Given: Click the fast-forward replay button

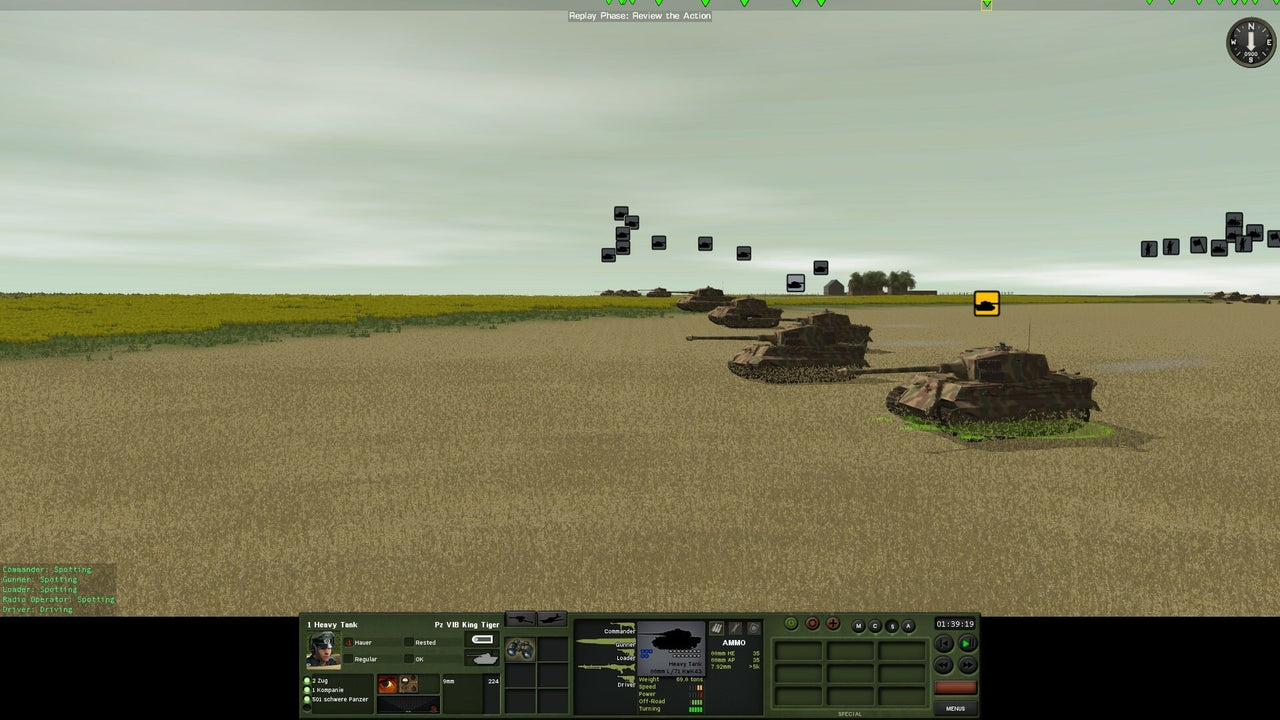Looking at the screenshot, I should (968, 665).
